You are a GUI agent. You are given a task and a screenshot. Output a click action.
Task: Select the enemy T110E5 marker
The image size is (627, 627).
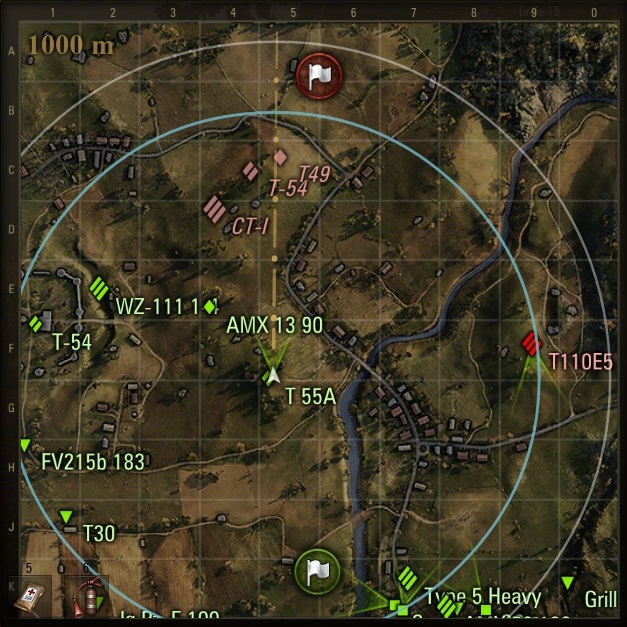tap(531, 344)
